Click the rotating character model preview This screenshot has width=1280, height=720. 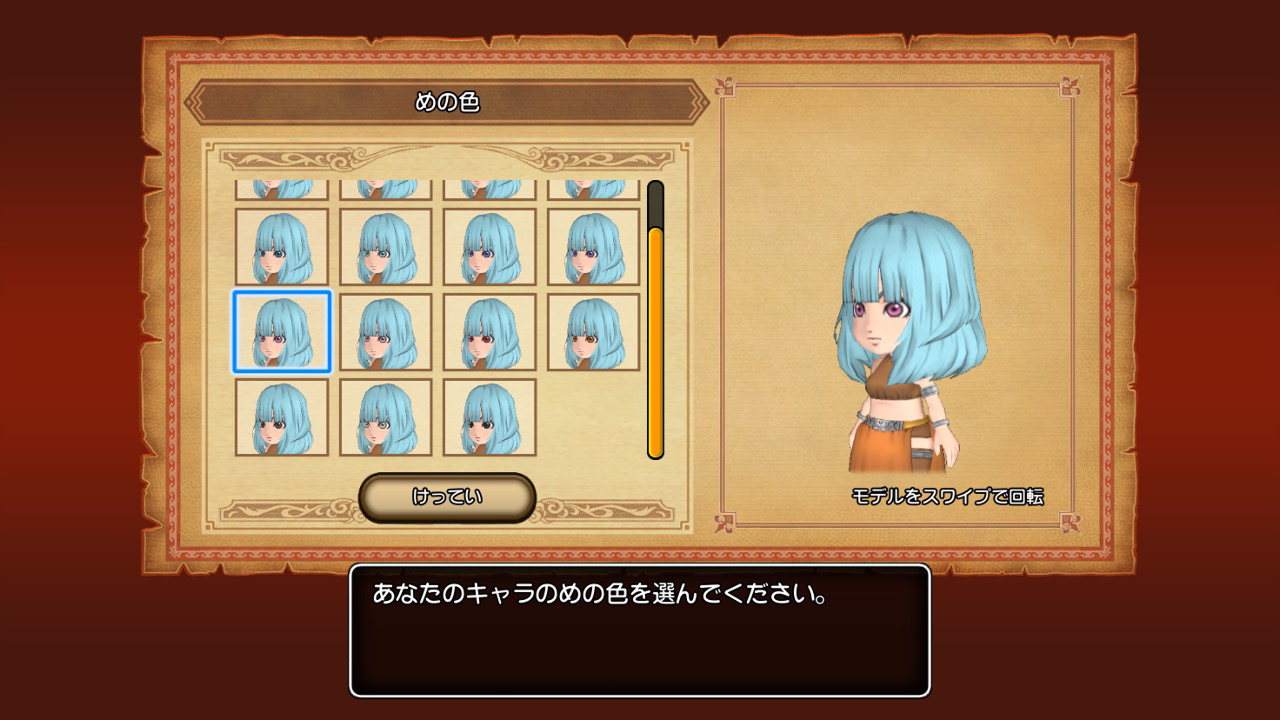tap(890, 330)
